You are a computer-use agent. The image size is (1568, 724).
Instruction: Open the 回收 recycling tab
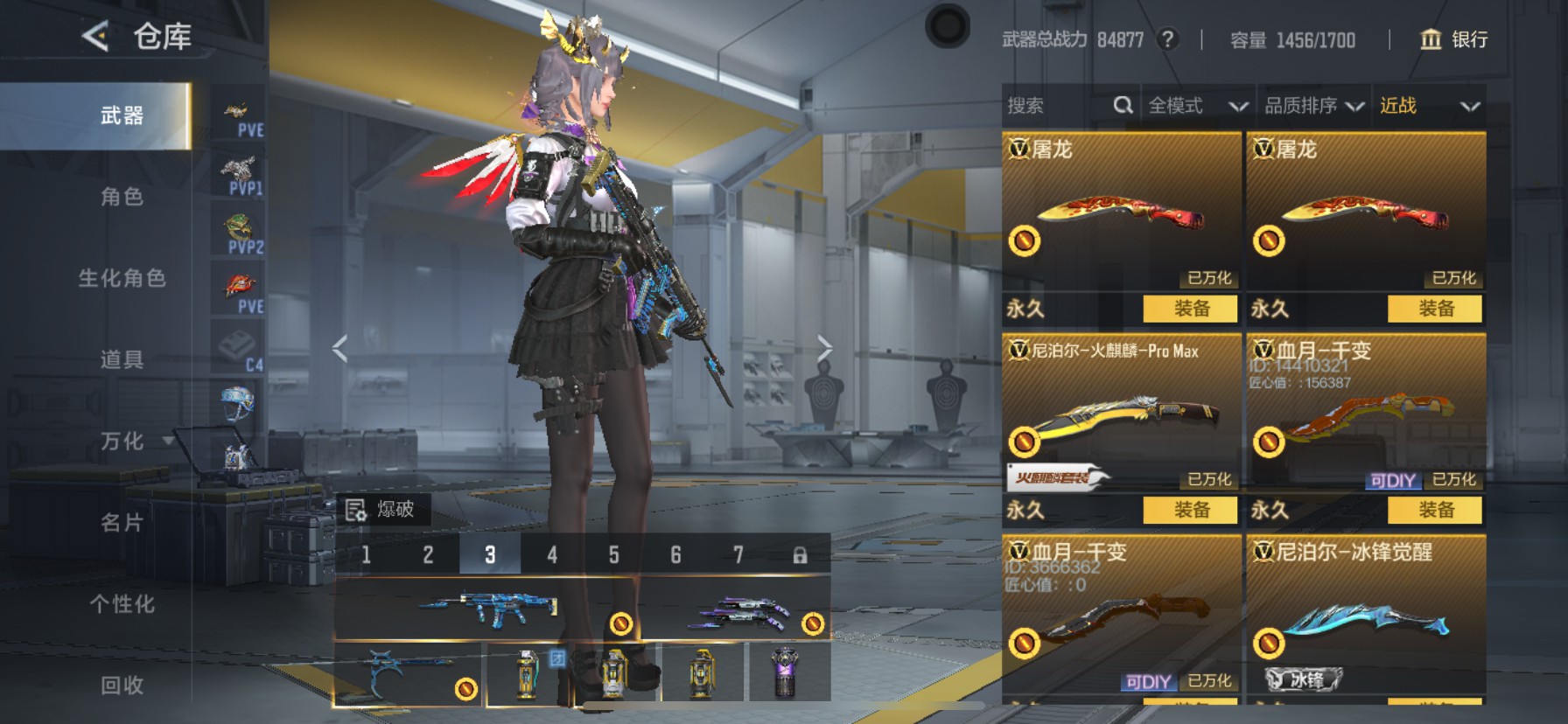[x=122, y=685]
